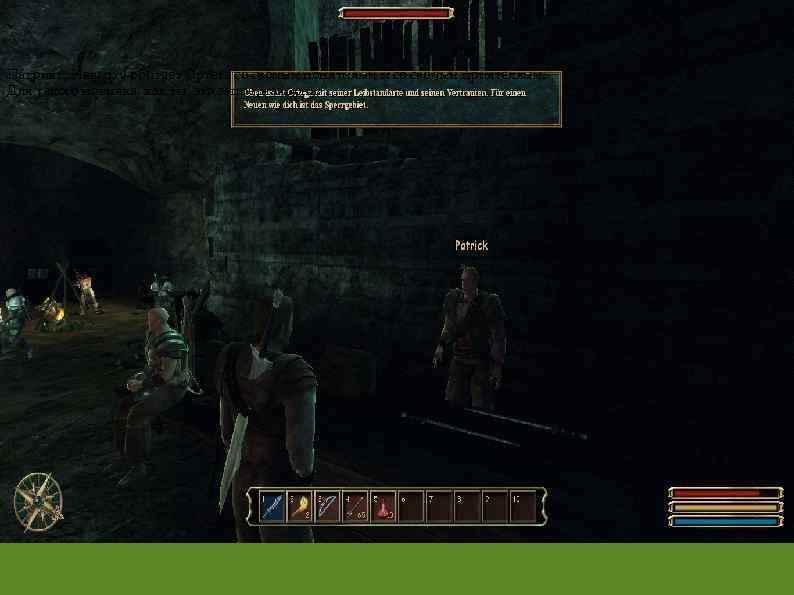
Task: Select the bow in the hotbar
Action: (327, 506)
